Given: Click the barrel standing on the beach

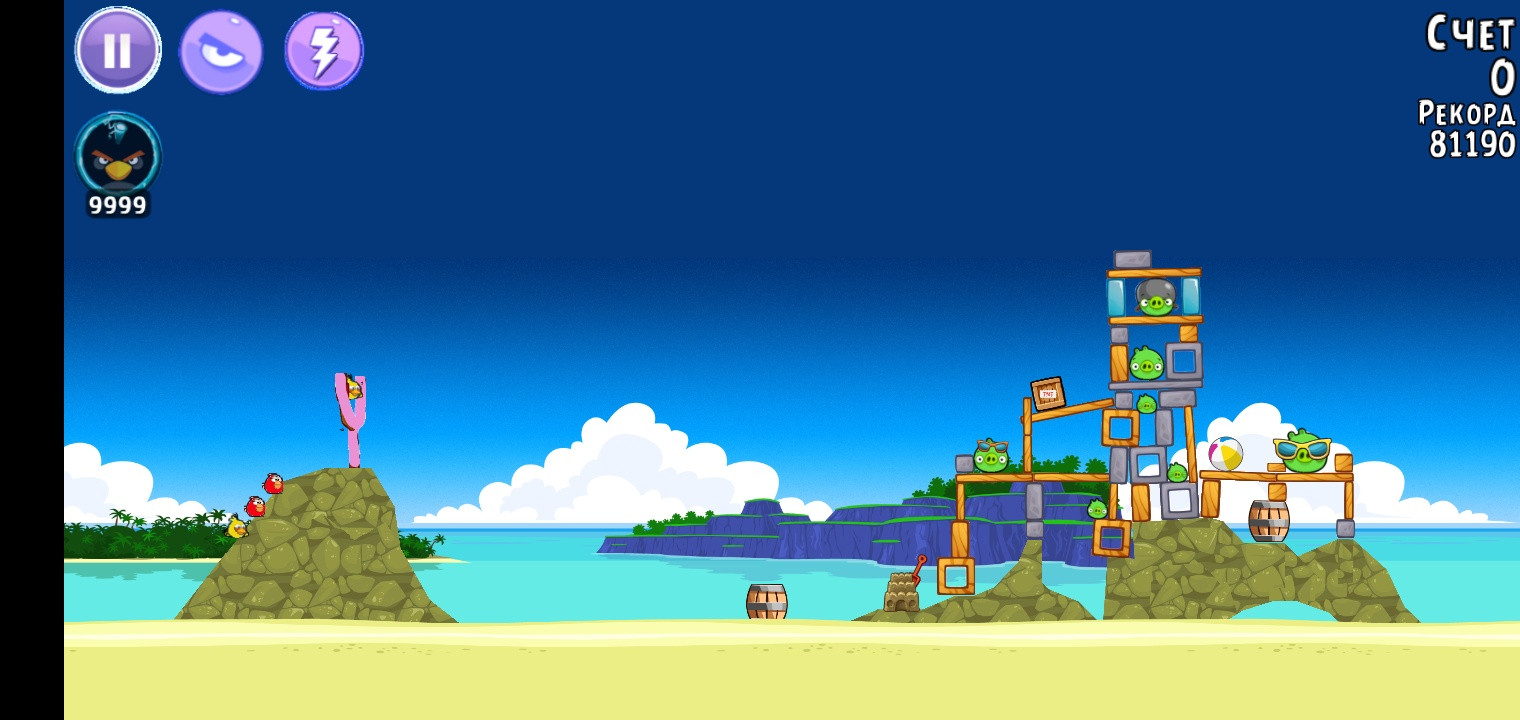Looking at the screenshot, I should [766, 600].
